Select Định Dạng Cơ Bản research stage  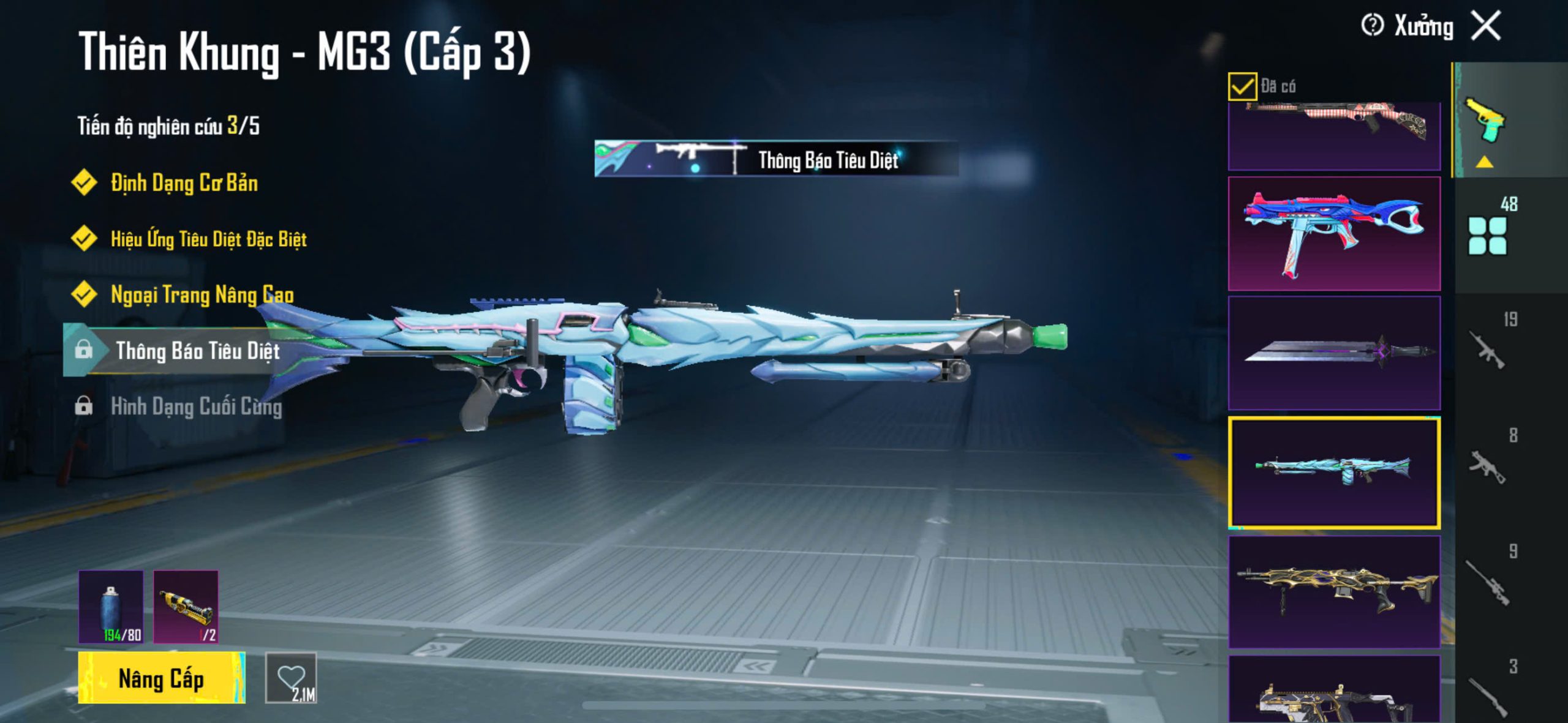click(x=184, y=183)
